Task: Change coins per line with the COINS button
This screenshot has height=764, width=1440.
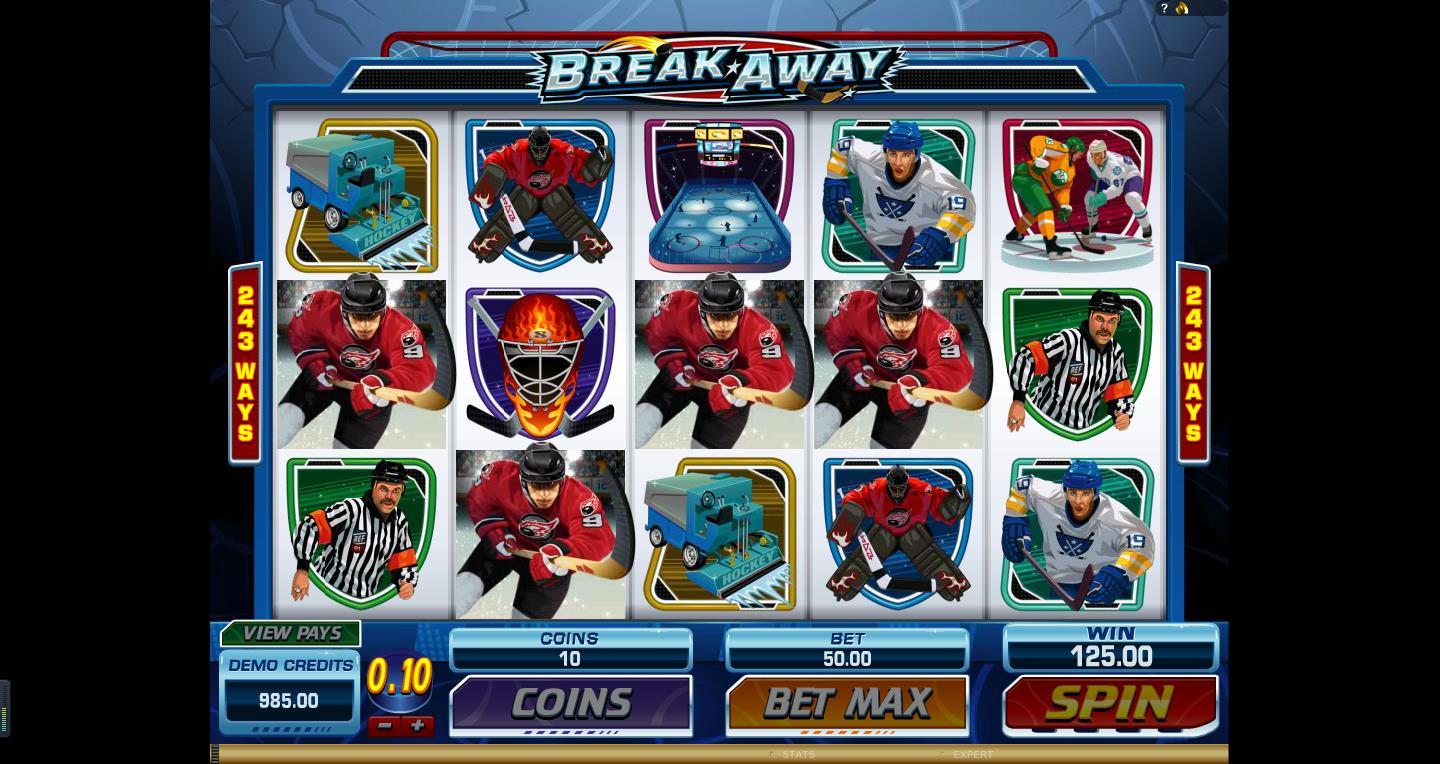Action: coord(570,704)
